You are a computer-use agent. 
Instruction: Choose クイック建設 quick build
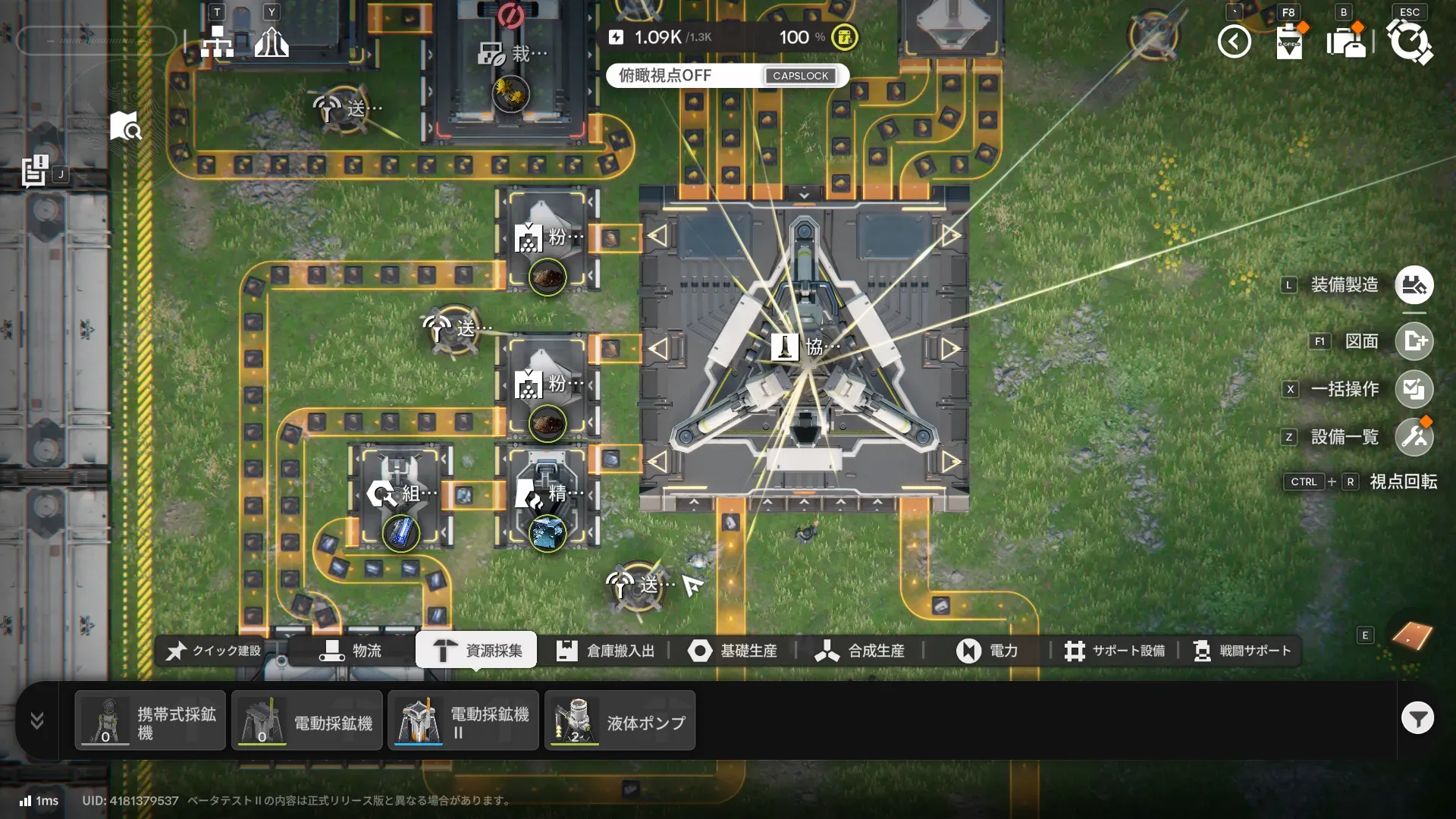(214, 651)
